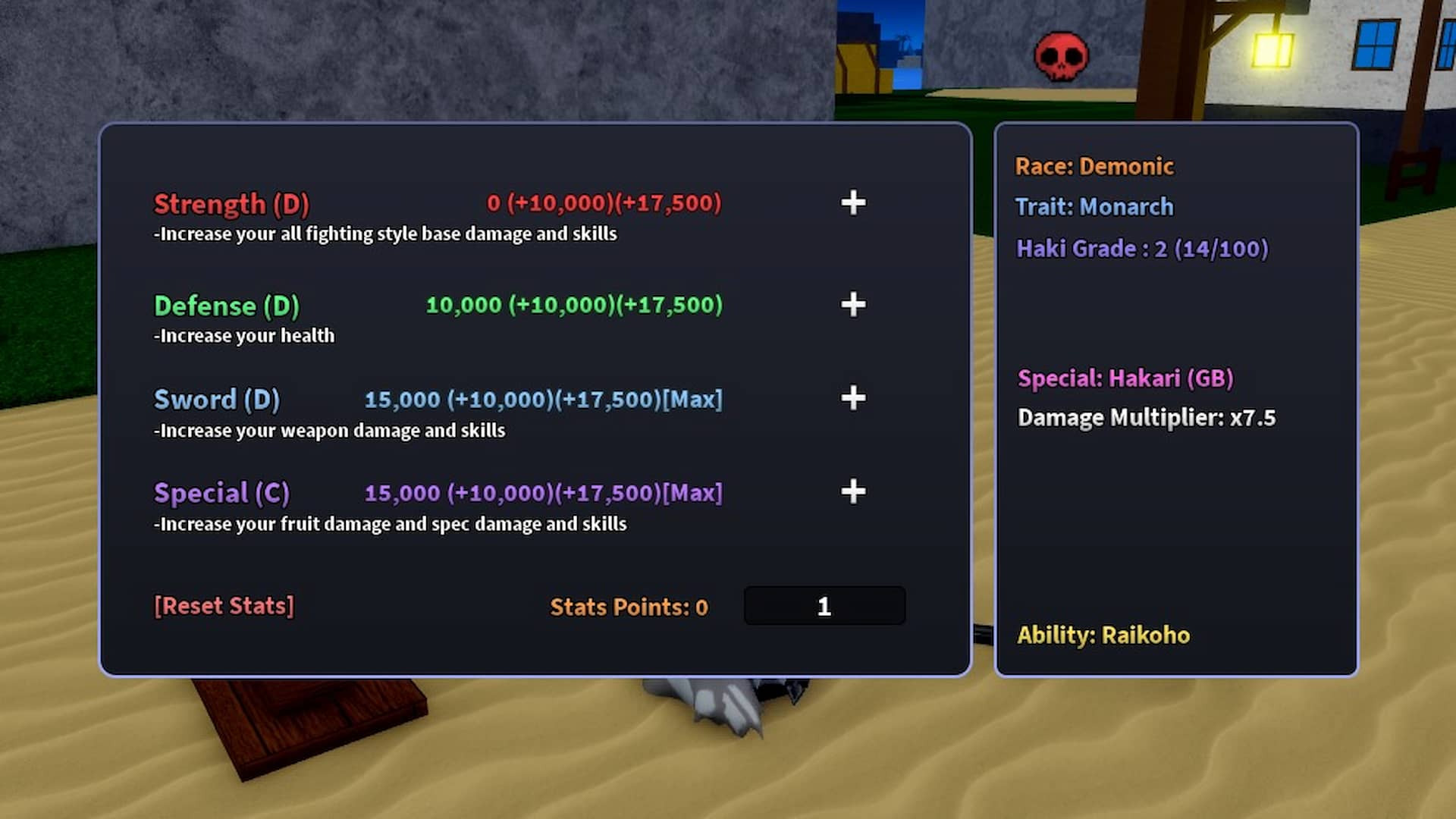Click the Haki Grade indicator
This screenshot has width=1456, height=819.
(x=1142, y=248)
